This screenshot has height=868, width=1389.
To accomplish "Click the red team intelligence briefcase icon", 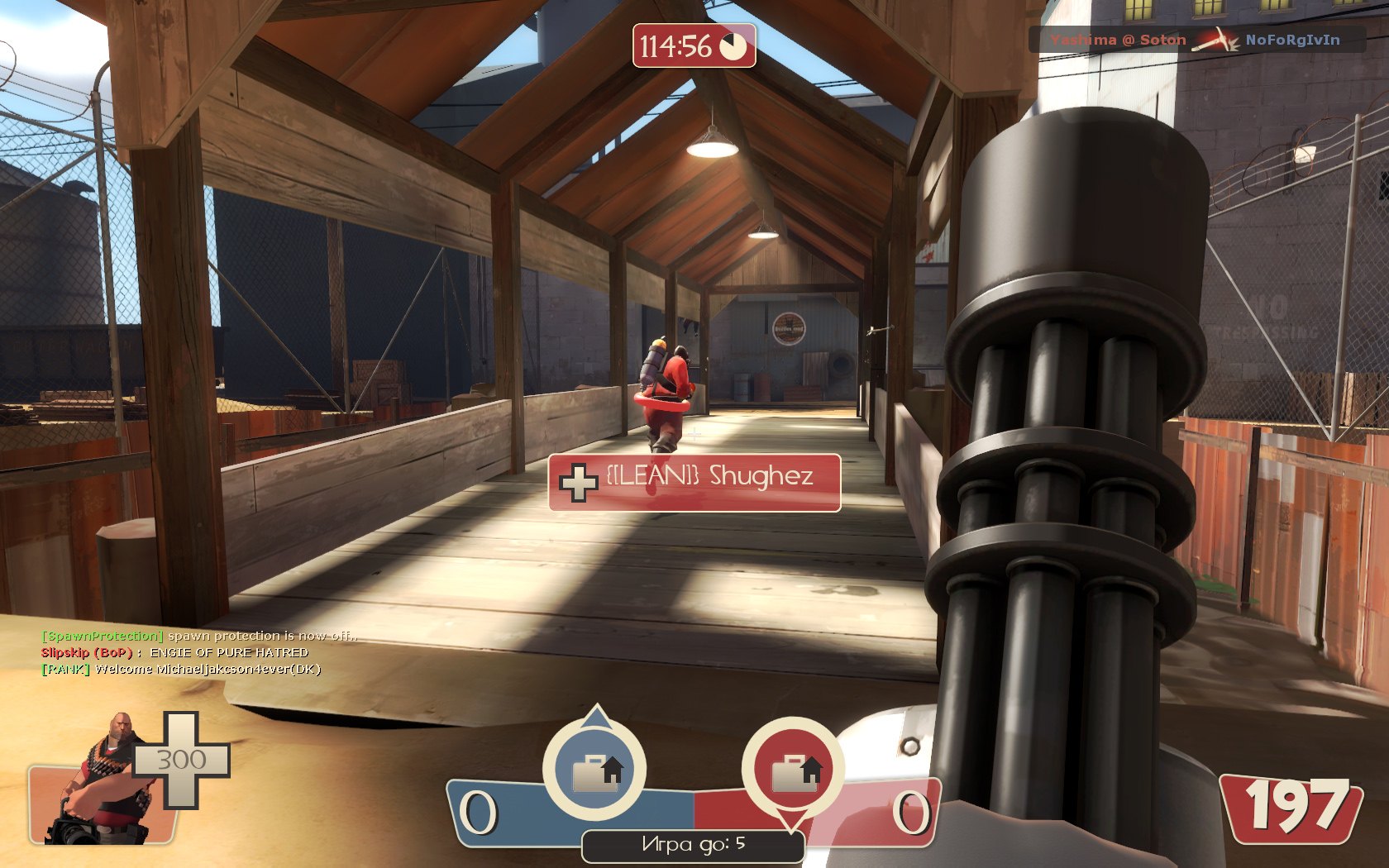I will tap(793, 770).
